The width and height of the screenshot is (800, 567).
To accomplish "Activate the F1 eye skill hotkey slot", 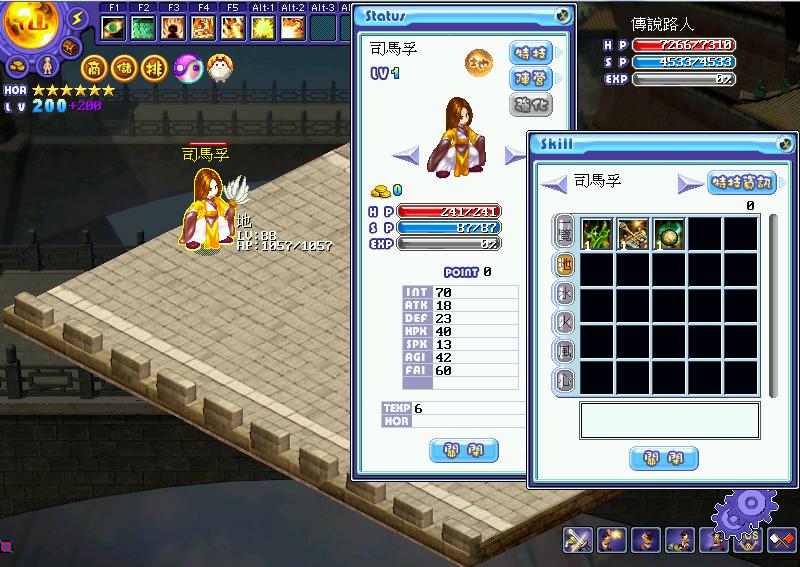I will (113, 27).
